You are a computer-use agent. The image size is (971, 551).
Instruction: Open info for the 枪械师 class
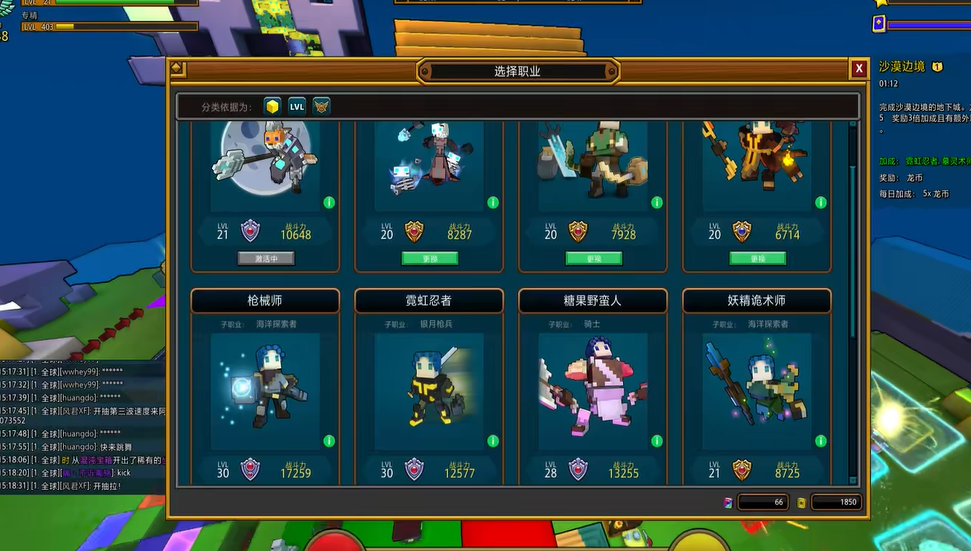pyautogui.click(x=329, y=441)
